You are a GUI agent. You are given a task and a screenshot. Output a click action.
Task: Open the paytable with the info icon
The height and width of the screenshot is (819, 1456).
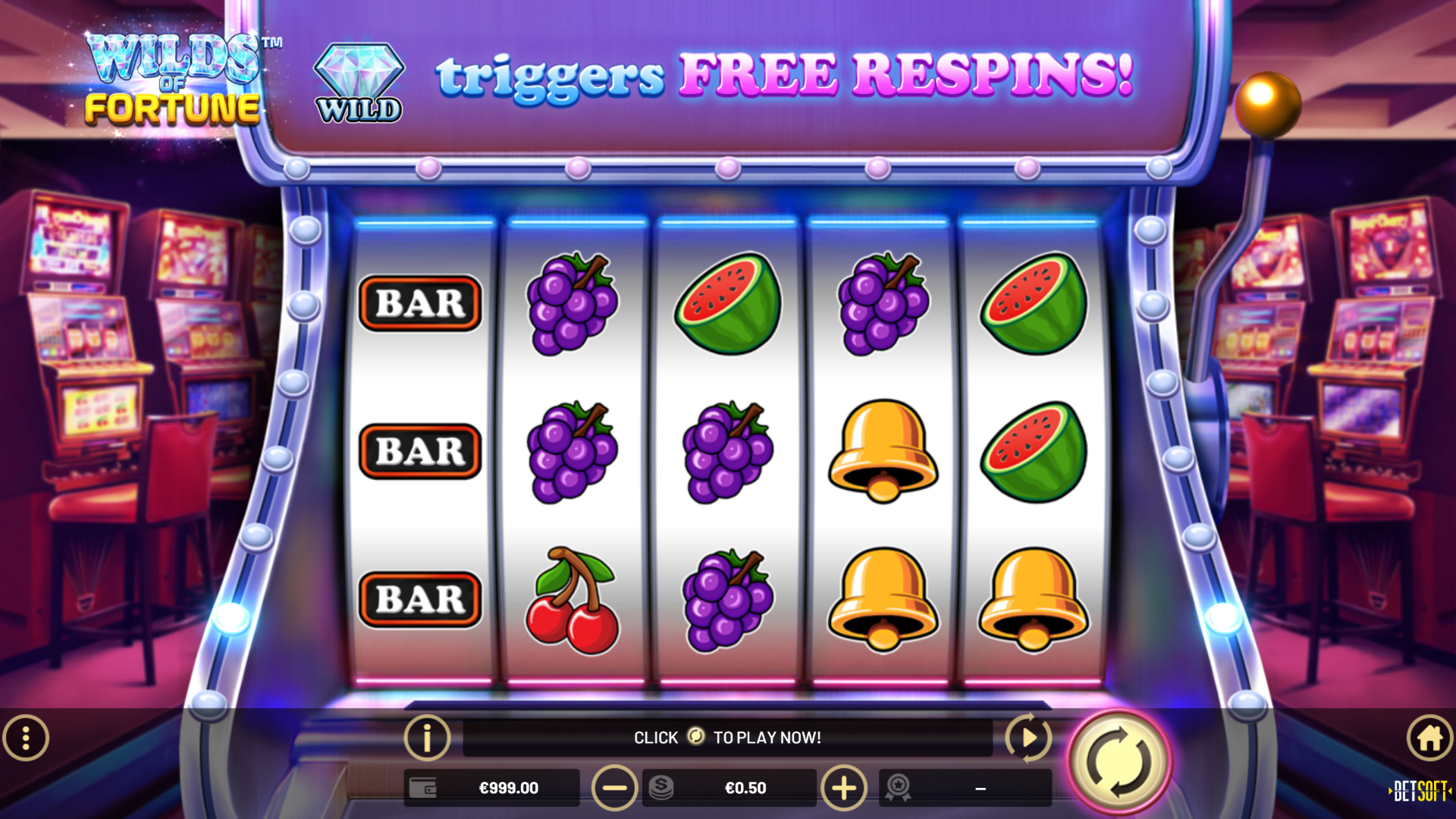point(427,737)
